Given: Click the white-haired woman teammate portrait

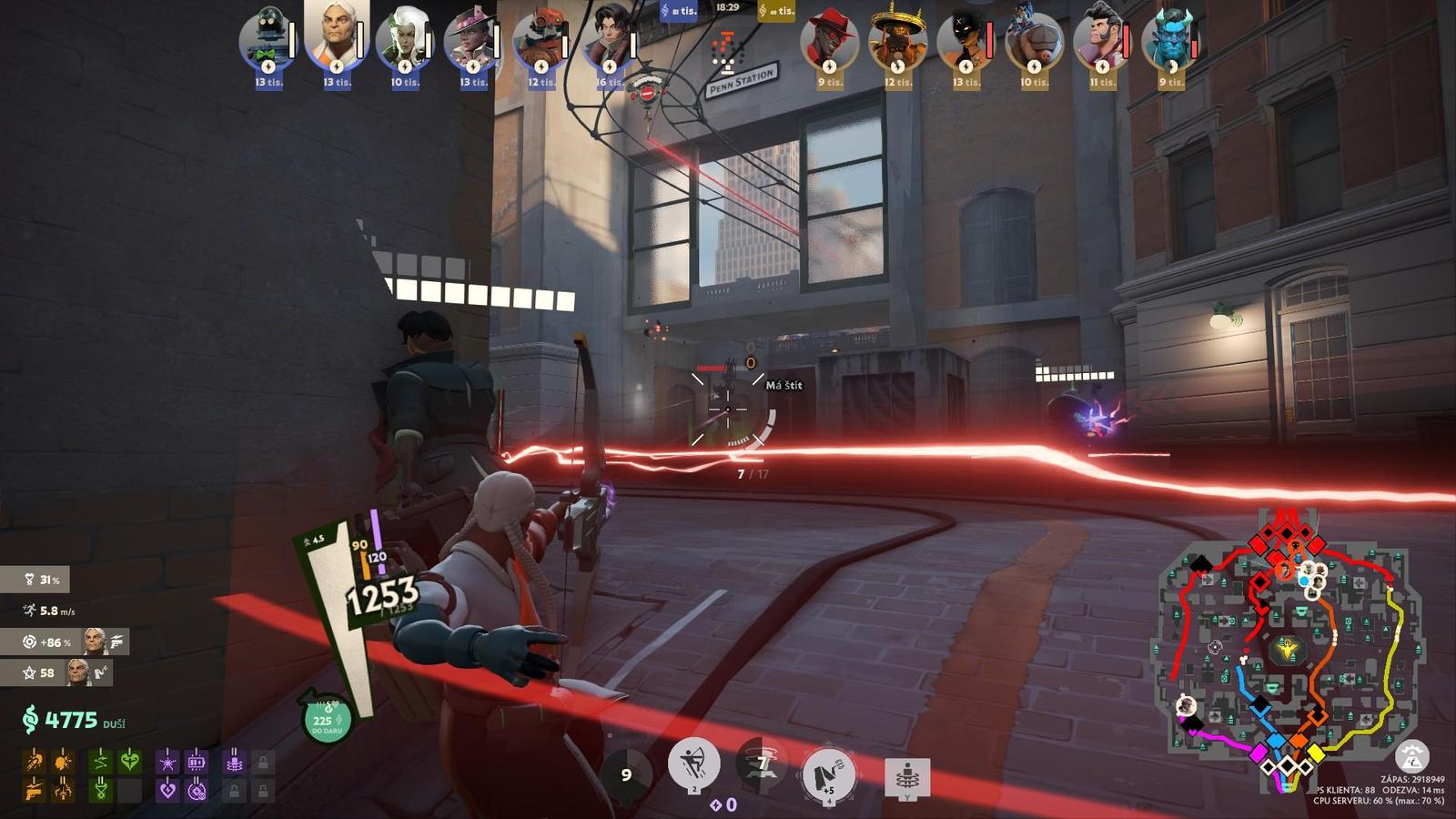Looking at the screenshot, I should tap(404, 40).
